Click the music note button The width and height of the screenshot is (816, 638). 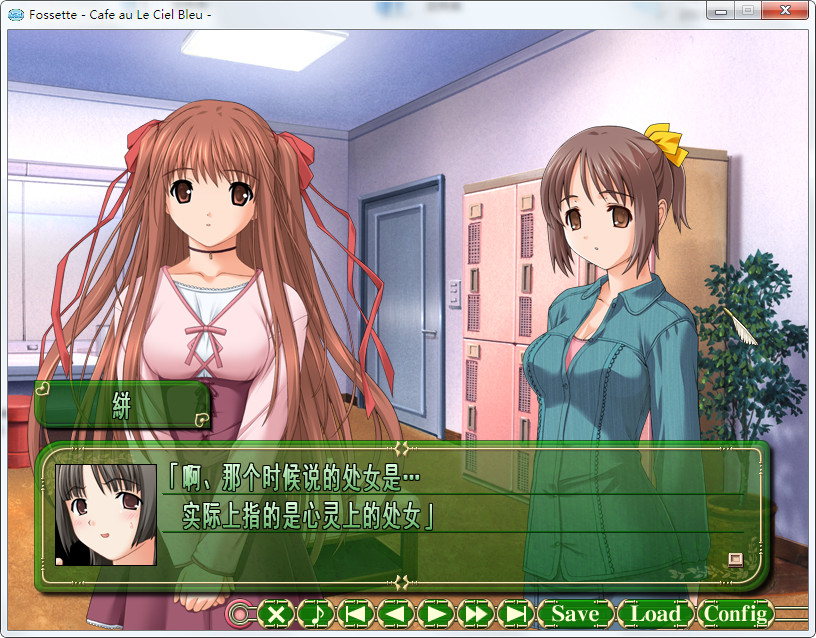[x=316, y=613]
